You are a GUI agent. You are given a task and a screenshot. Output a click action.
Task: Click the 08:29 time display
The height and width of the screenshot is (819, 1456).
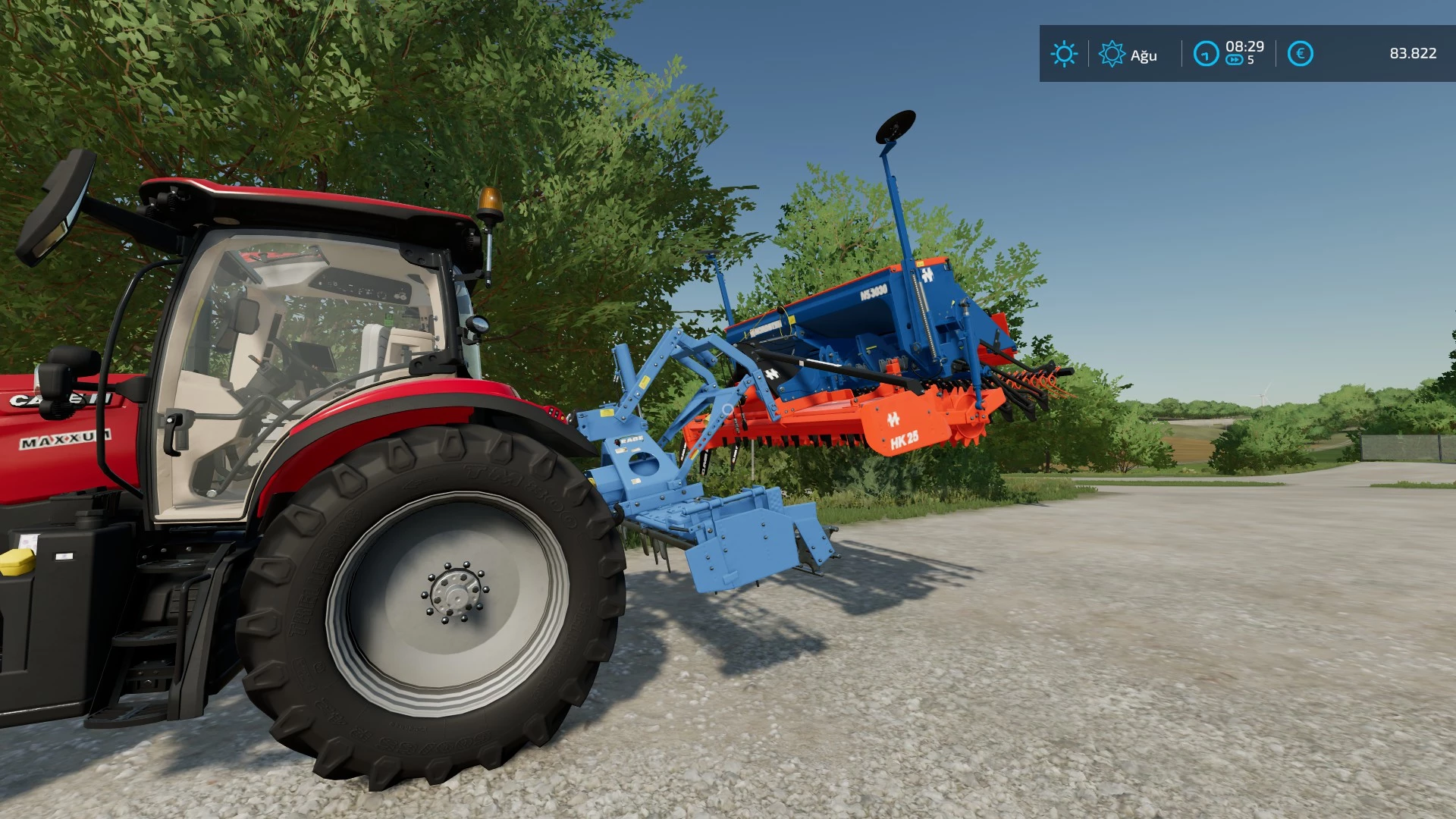pos(1244,47)
